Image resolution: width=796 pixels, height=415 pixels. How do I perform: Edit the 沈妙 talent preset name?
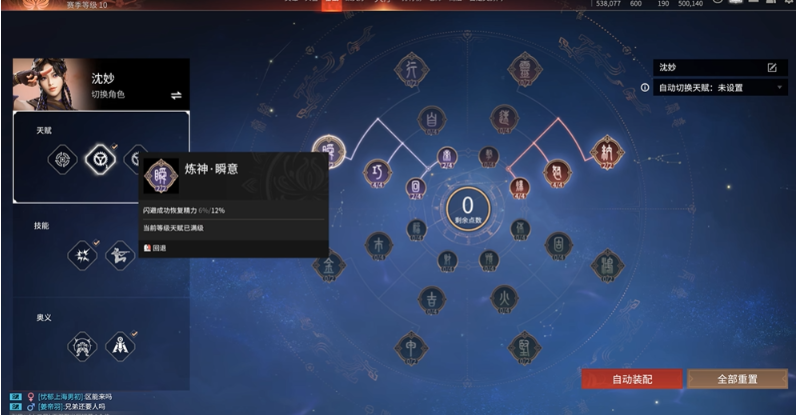coord(771,67)
